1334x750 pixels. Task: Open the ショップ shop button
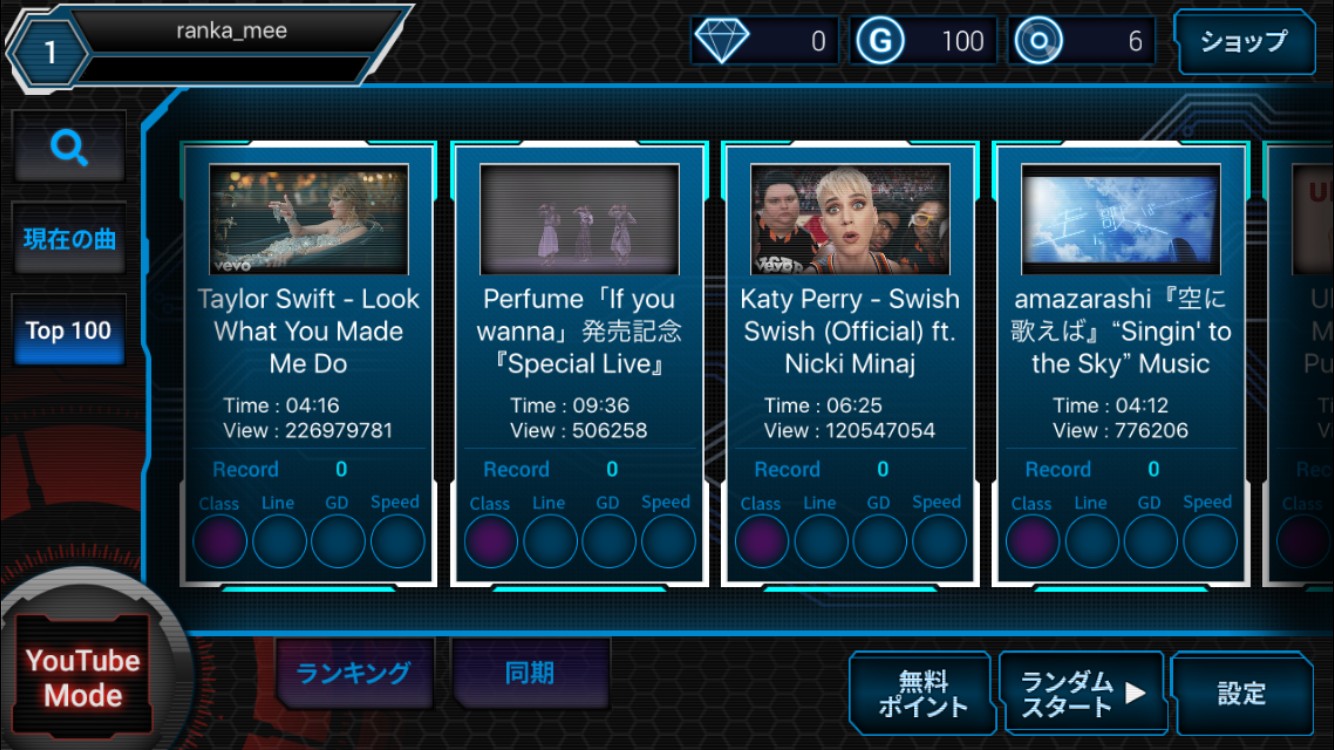(x=1243, y=41)
